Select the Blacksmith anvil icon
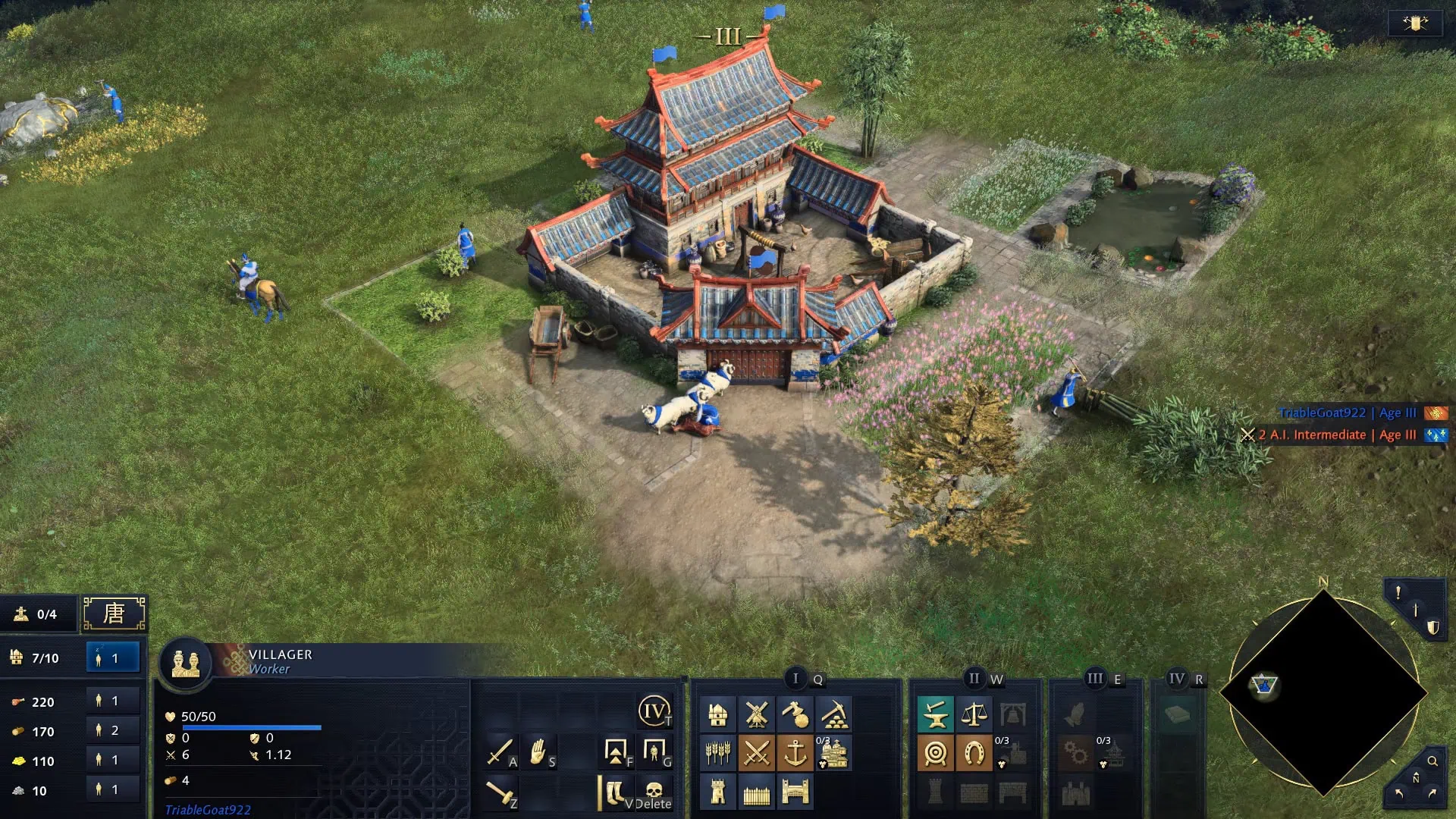 [x=934, y=714]
